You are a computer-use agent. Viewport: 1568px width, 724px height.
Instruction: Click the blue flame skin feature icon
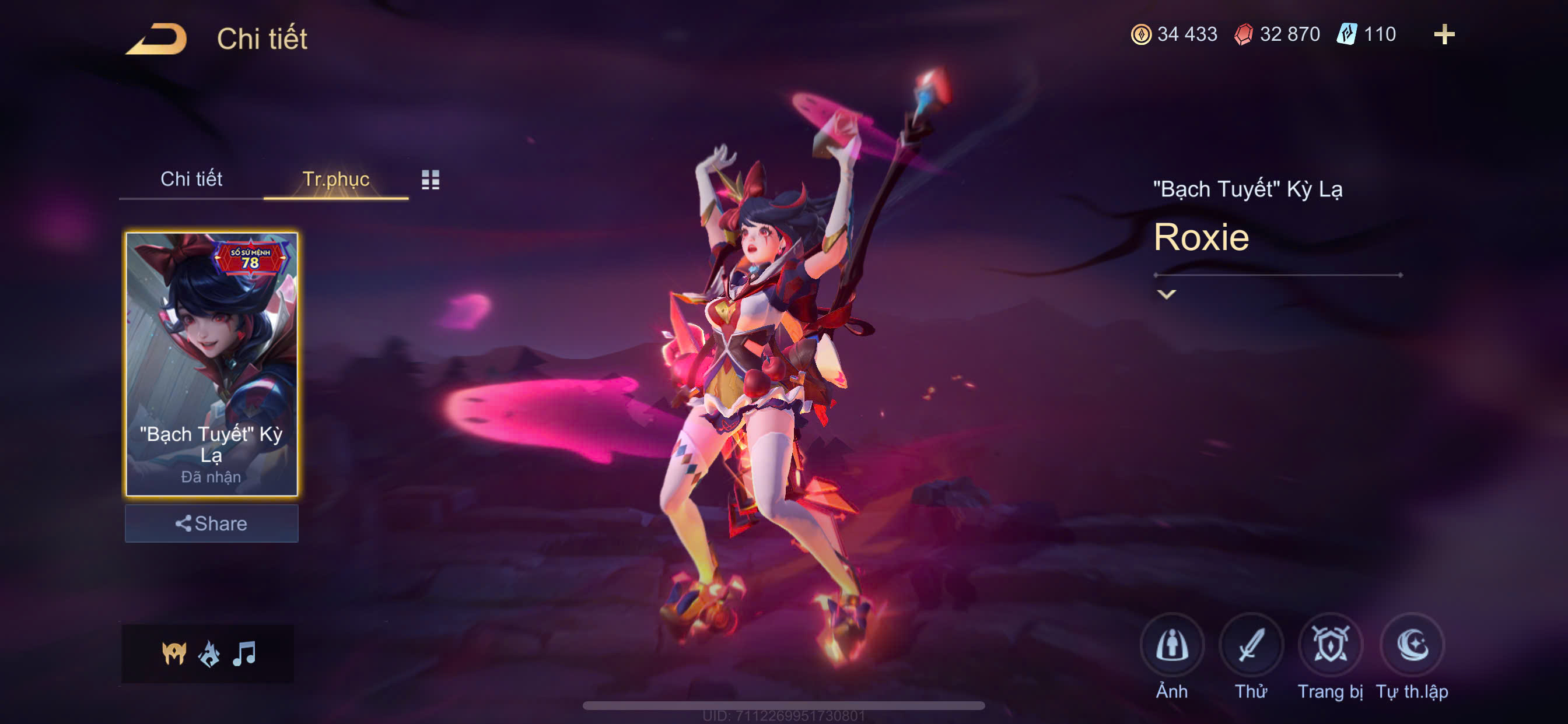209,654
